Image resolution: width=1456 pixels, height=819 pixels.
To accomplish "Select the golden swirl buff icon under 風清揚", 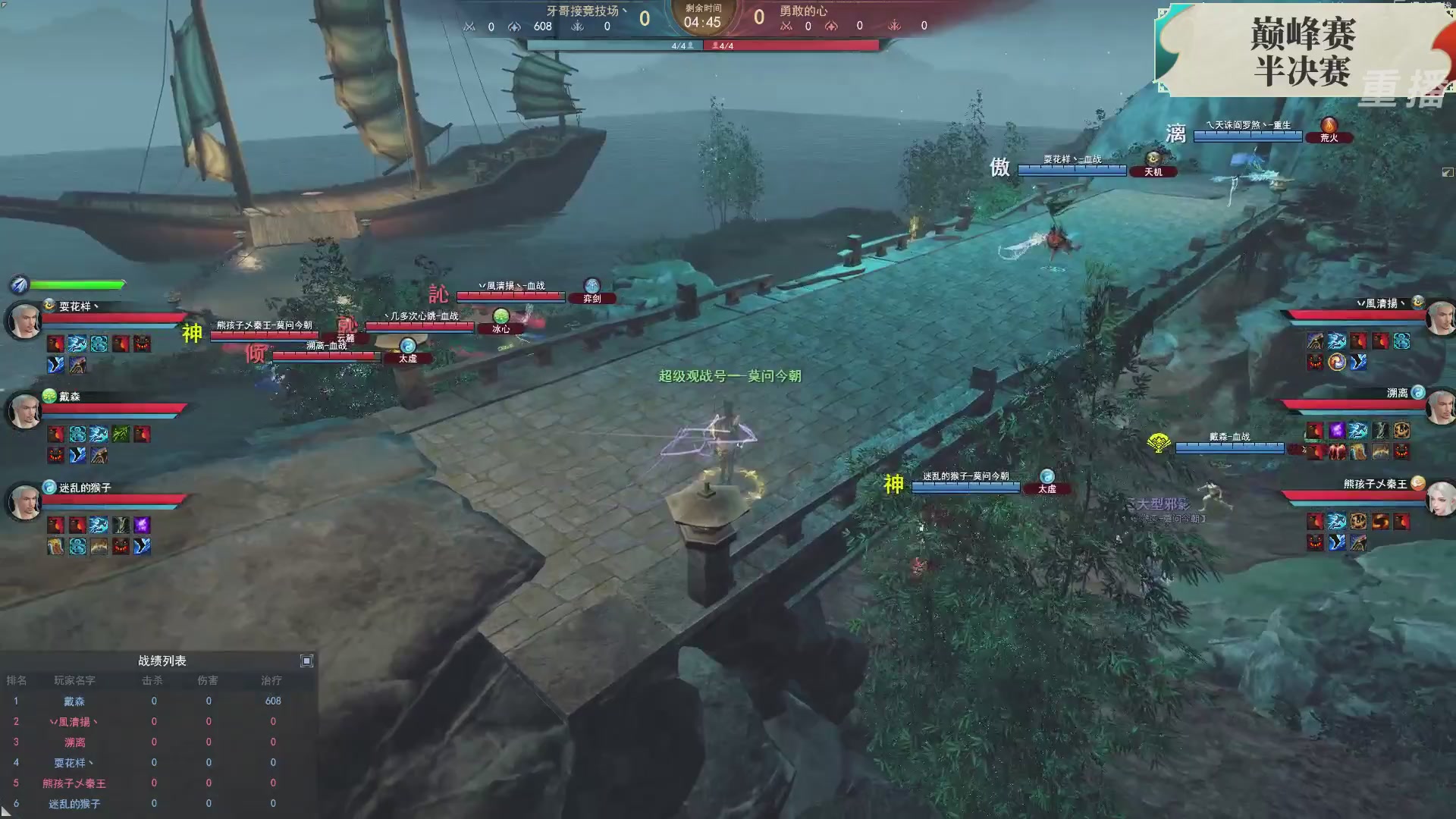I will pyautogui.click(x=1337, y=362).
